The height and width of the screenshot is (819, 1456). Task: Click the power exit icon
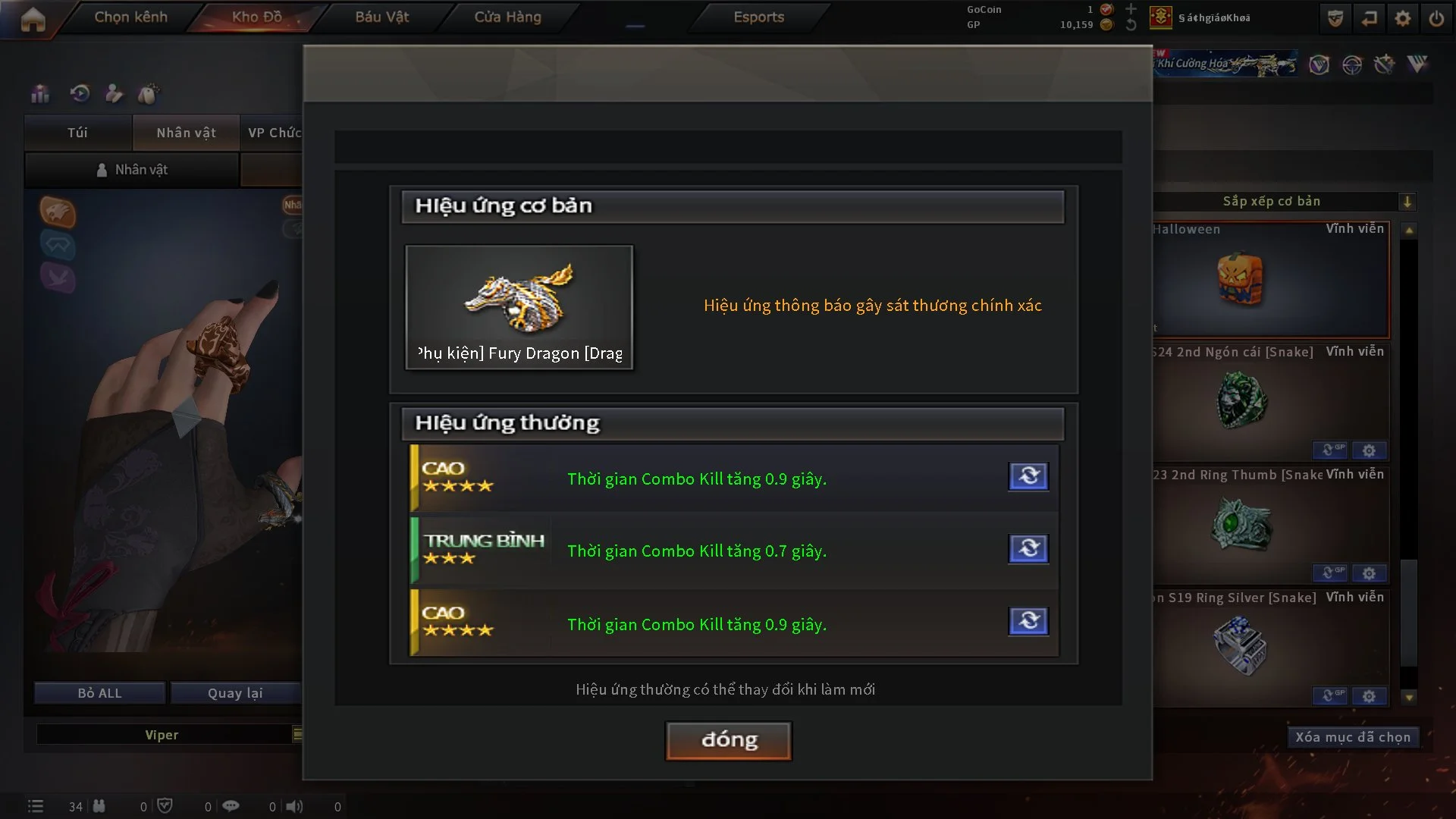click(1436, 18)
